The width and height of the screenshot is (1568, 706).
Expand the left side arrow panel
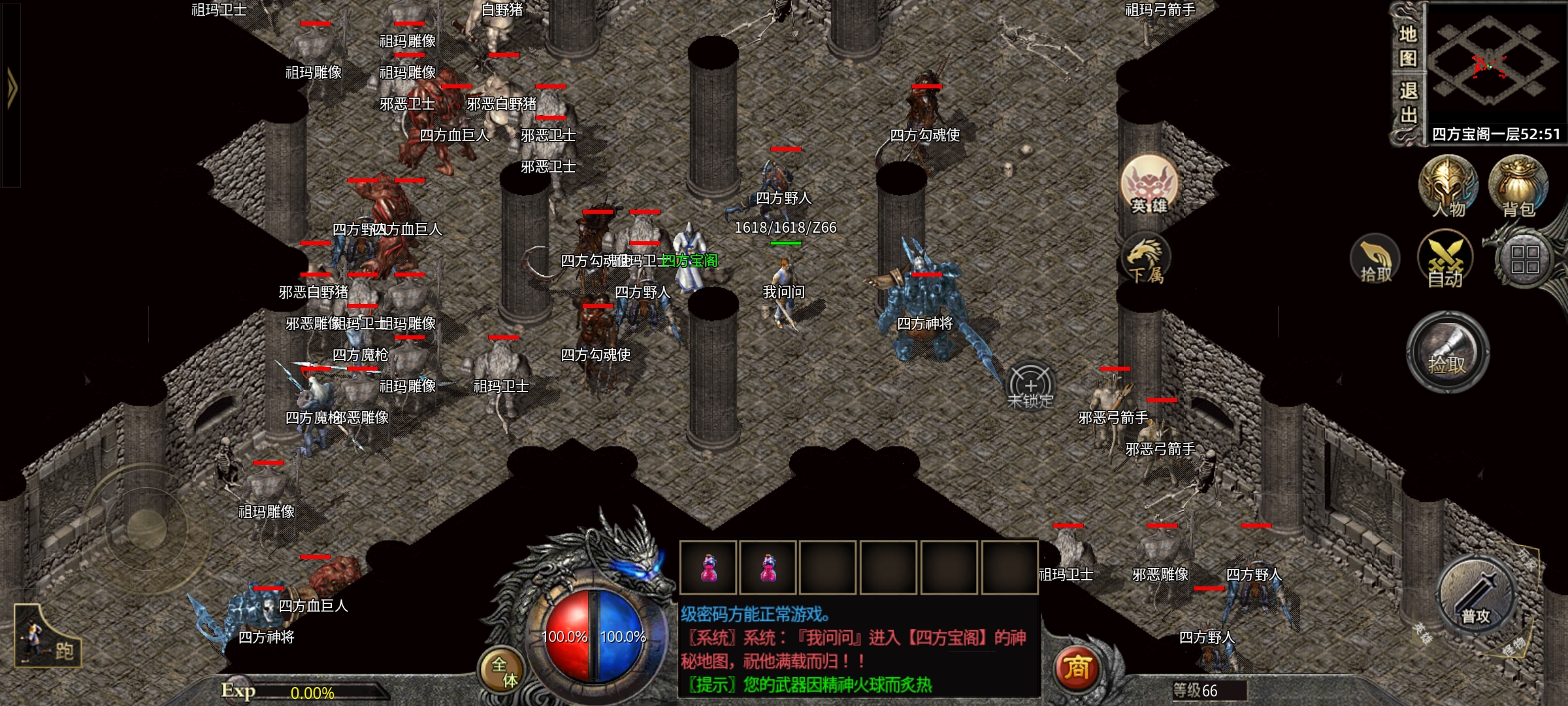pos(11,88)
